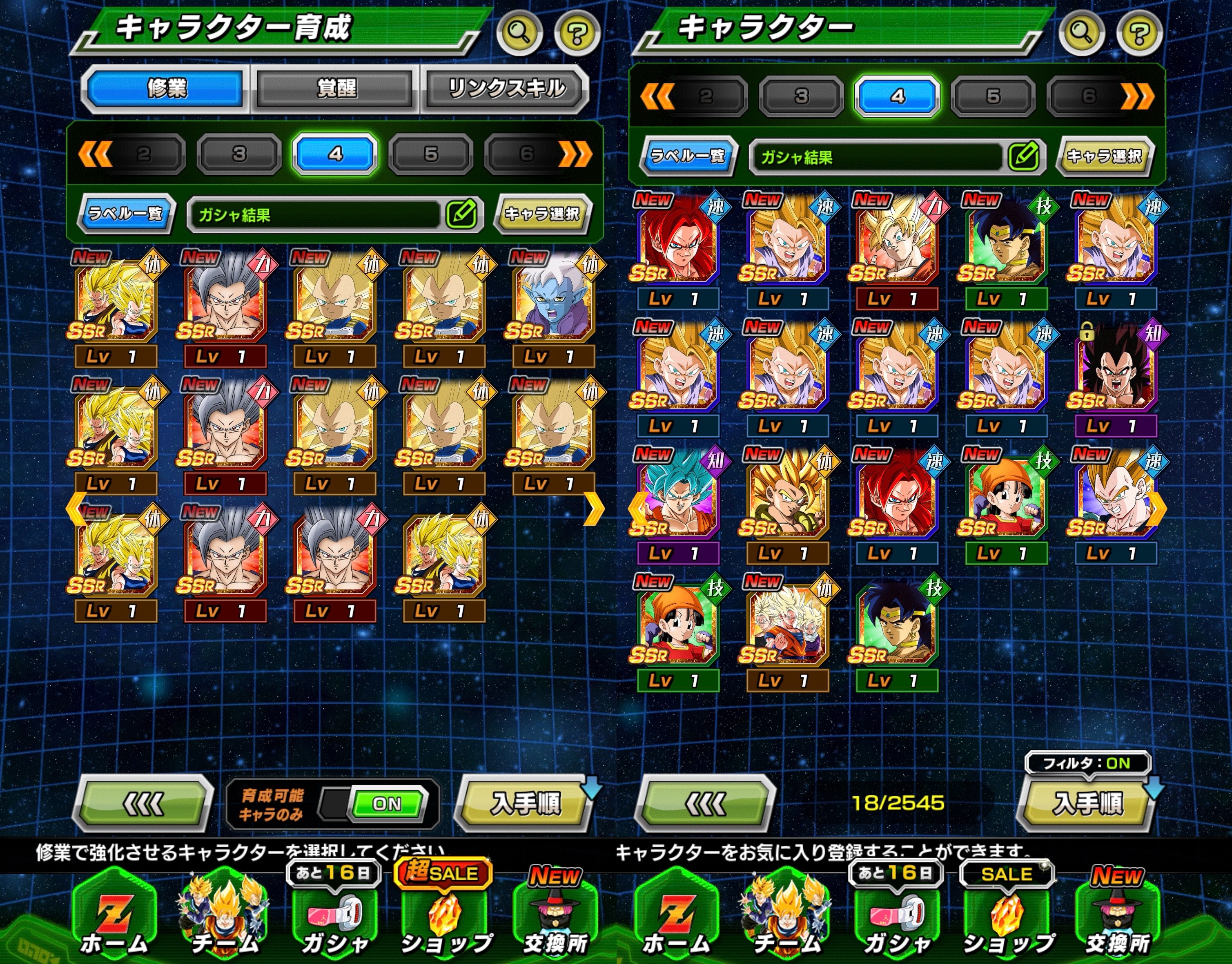Open the フィルタ:ON filter button
Image resolution: width=1232 pixels, height=964 pixels.
click(x=1087, y=763)
